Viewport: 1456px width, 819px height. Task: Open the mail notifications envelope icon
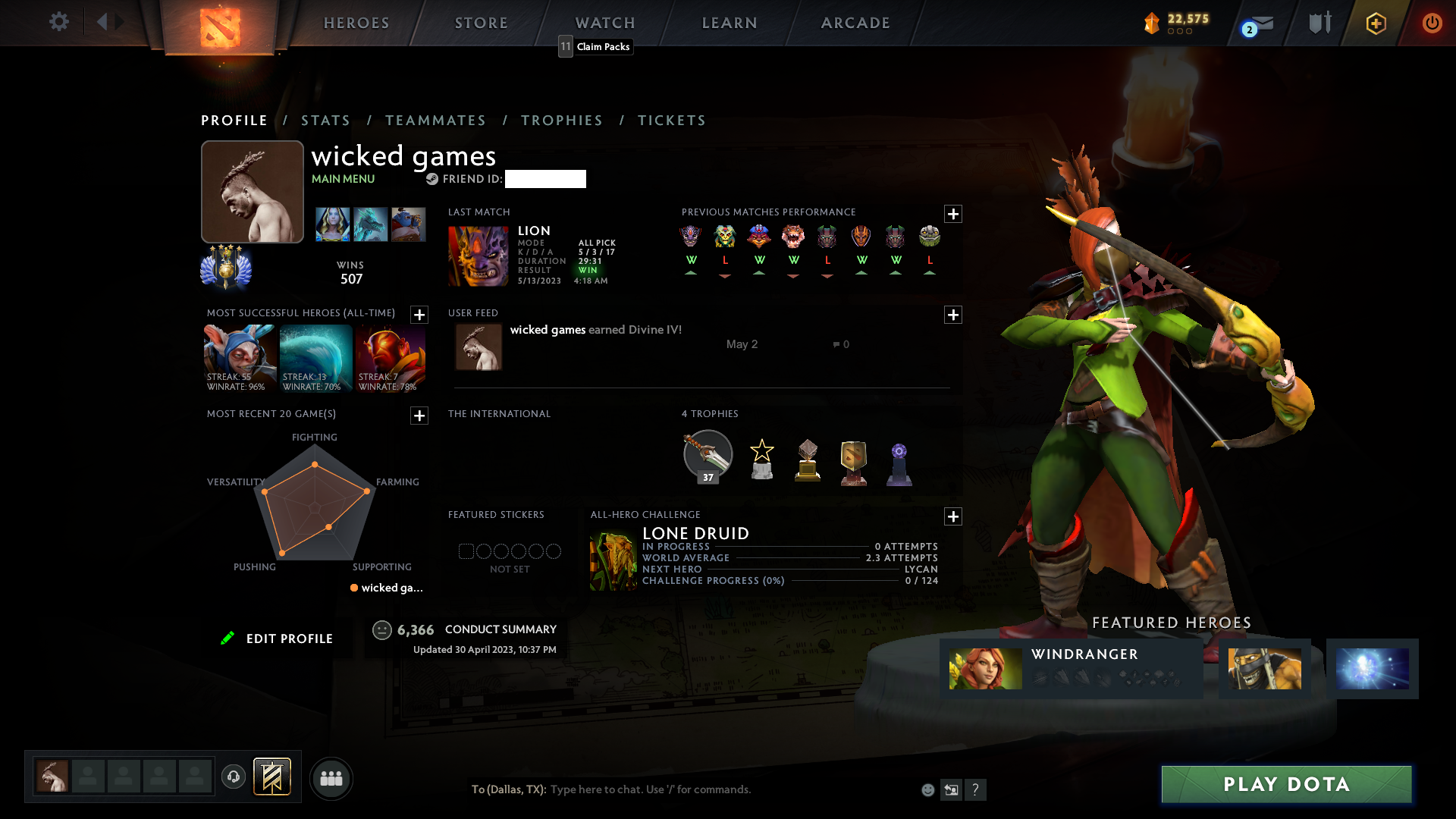pyautogui.click(x=1262, y=23)
